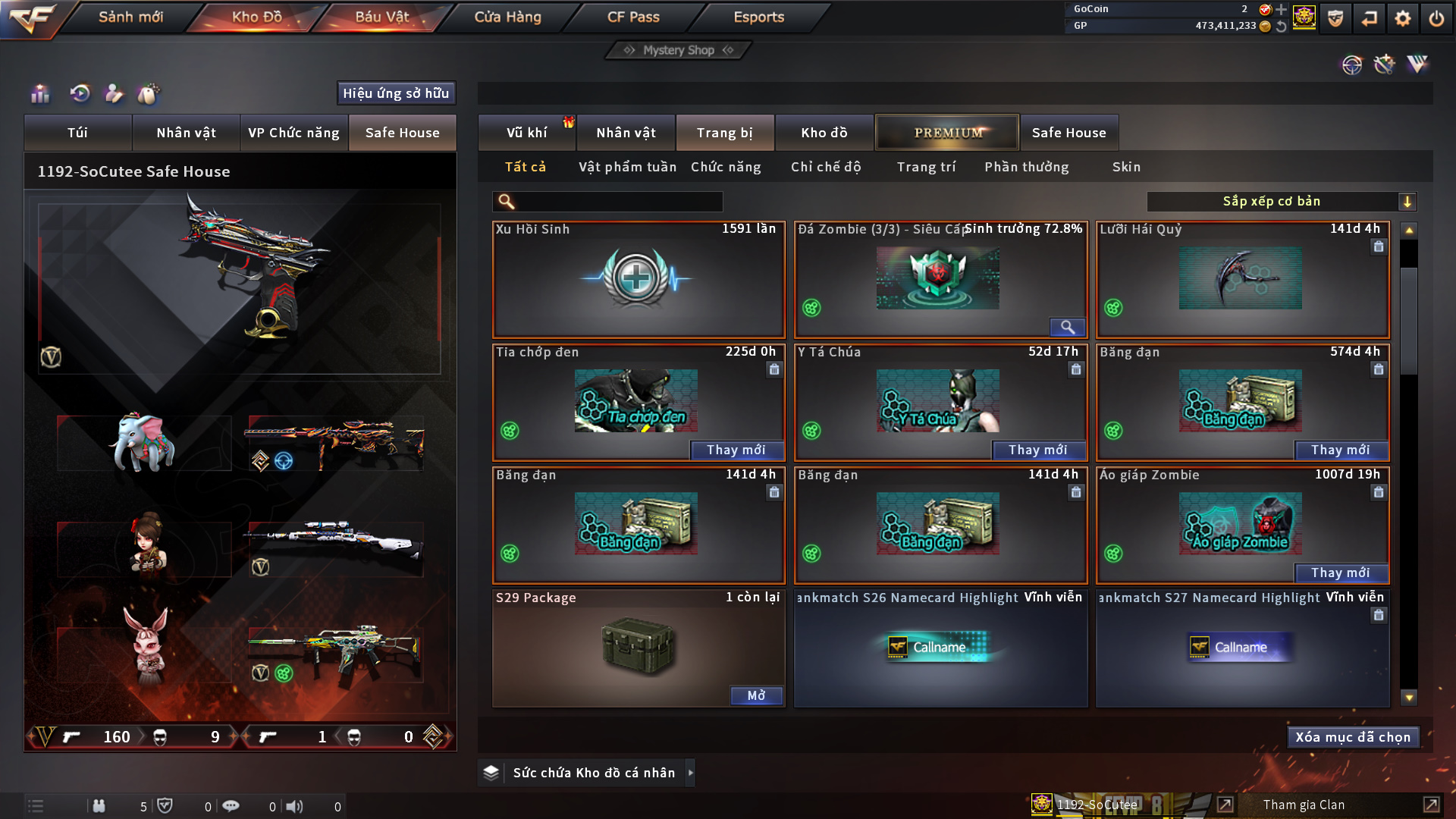Viewport: 1456px width, 819px height.
Task: Filter items by Skin
Action: point(1126,167)
